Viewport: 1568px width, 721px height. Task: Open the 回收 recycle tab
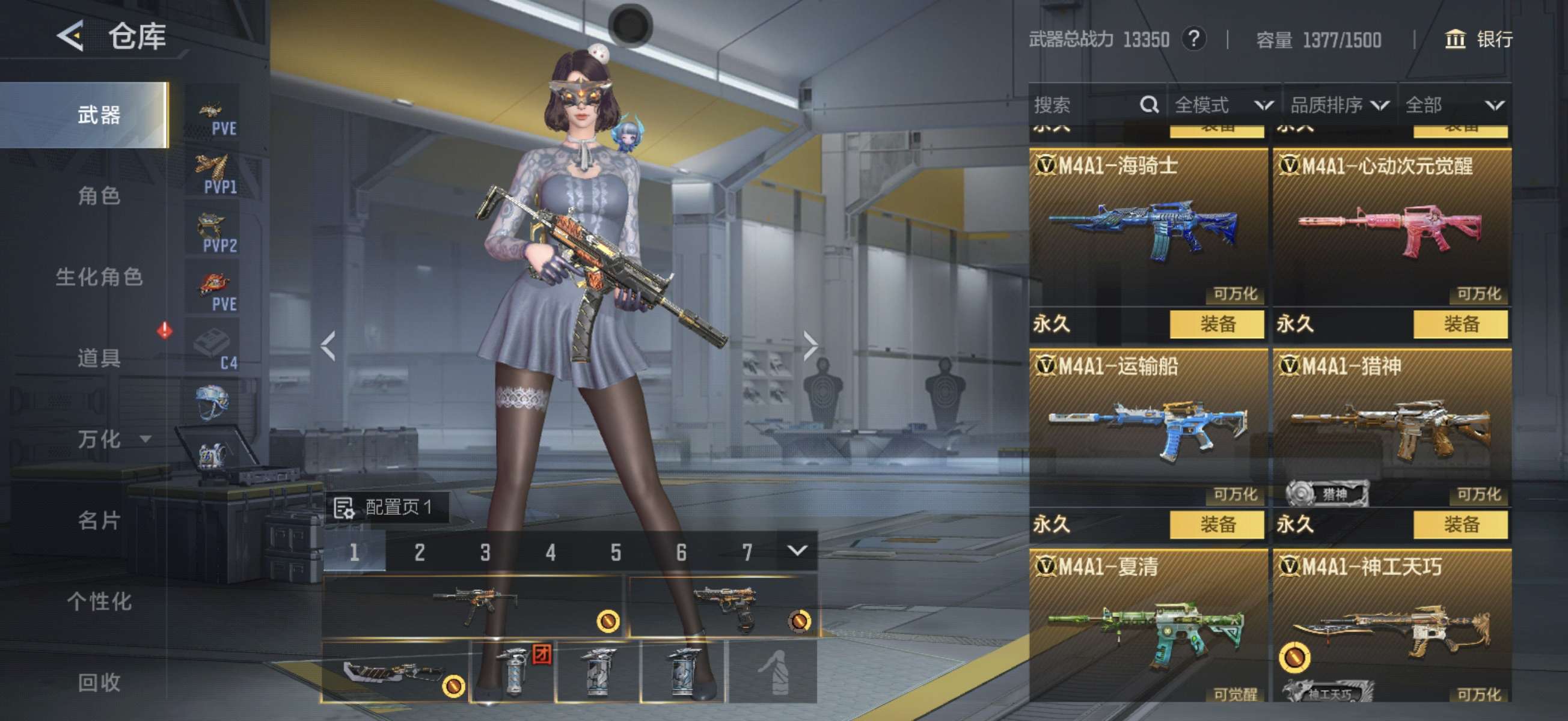99,682
